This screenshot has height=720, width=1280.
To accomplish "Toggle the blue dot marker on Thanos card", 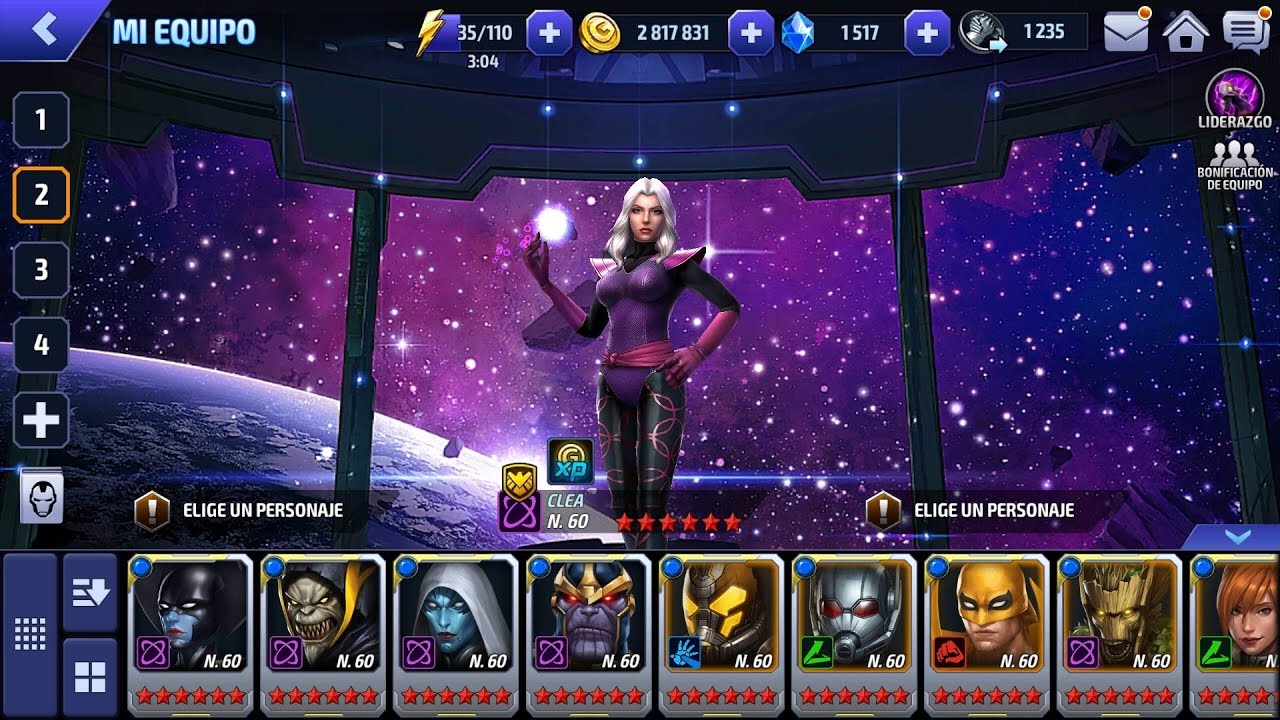I will pyautogui.click(x=539, y=566).
